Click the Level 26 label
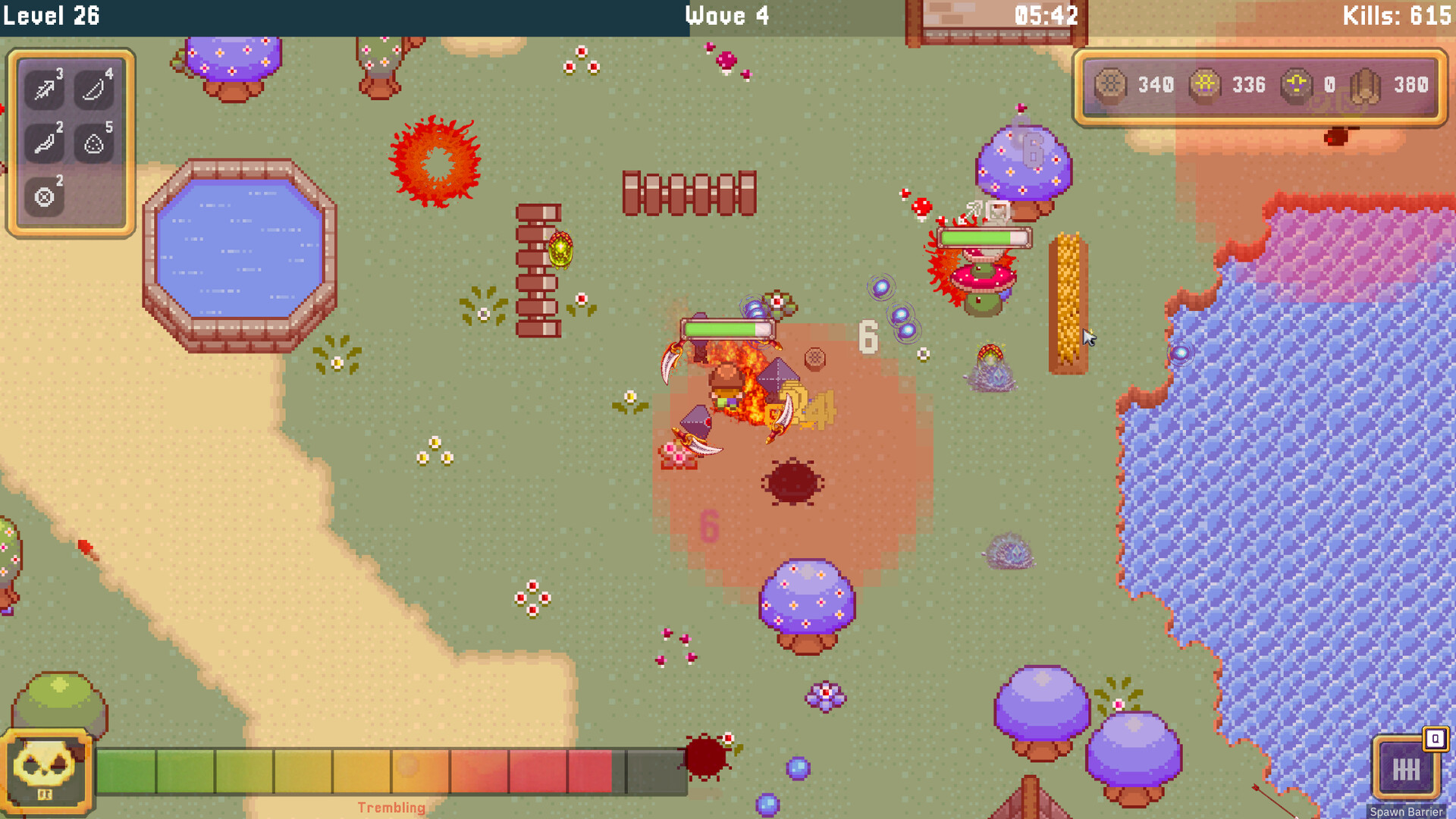Image resolution: width=1456 pixels, height=819 pixels. tap(52, 15)
